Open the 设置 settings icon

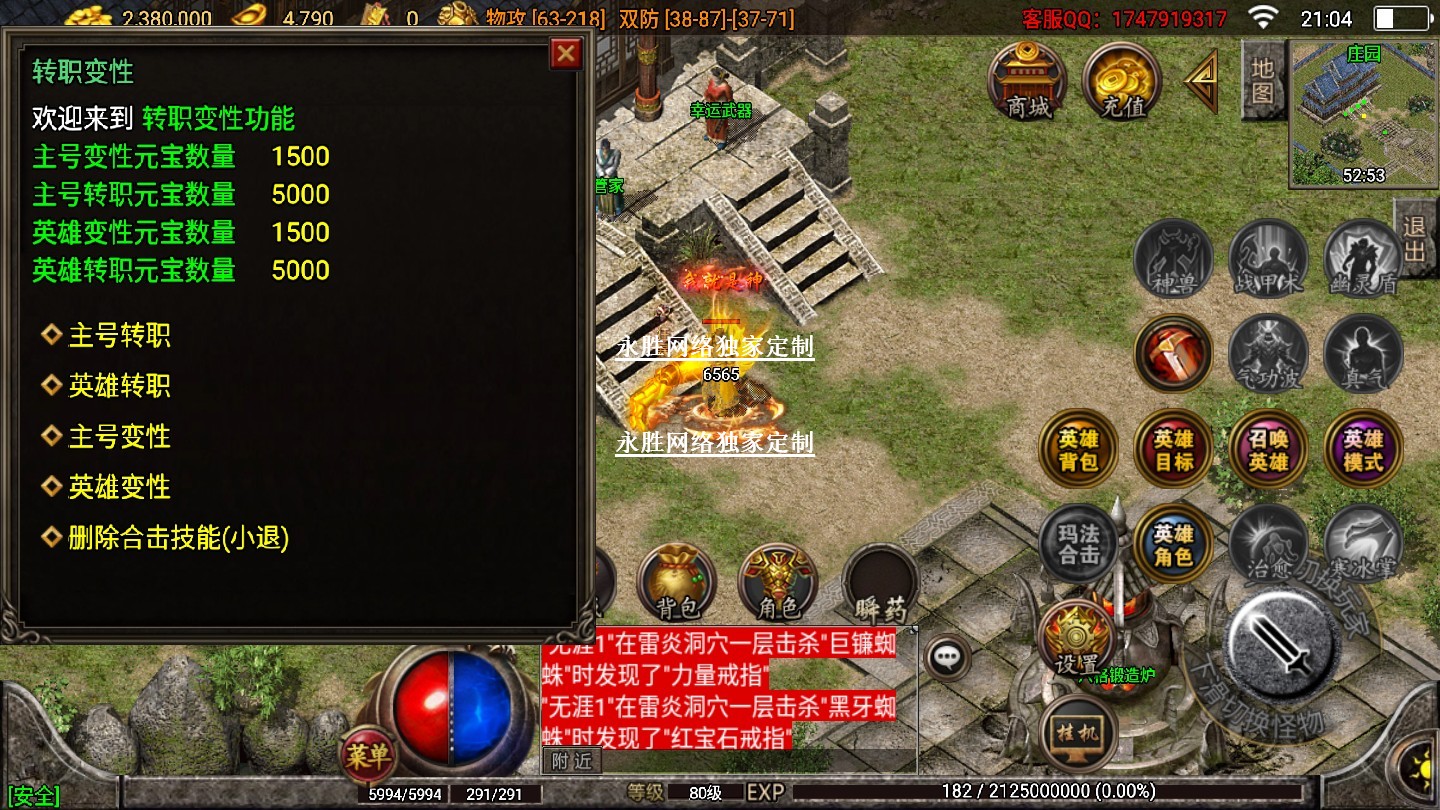click(x=1076, y=640)
